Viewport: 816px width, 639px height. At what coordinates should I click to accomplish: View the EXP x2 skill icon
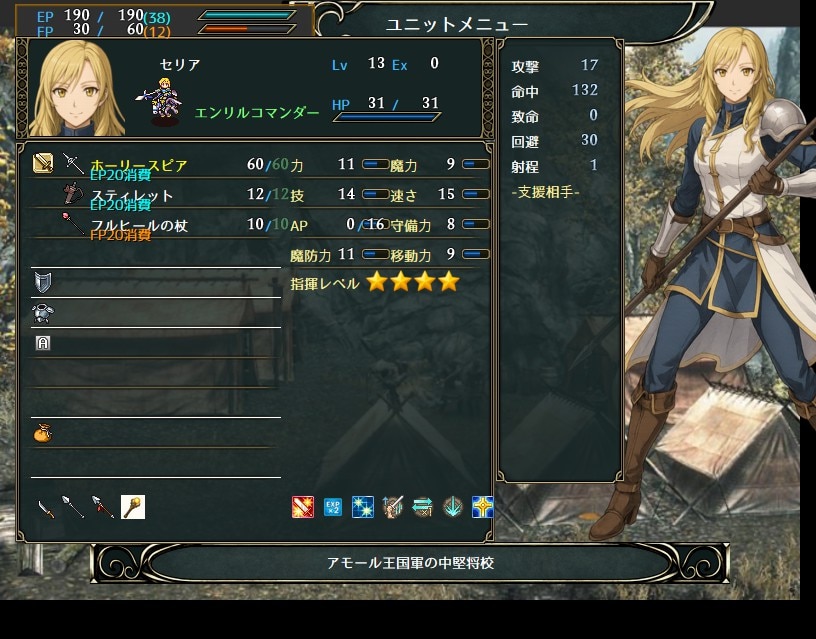click(333, 507)
